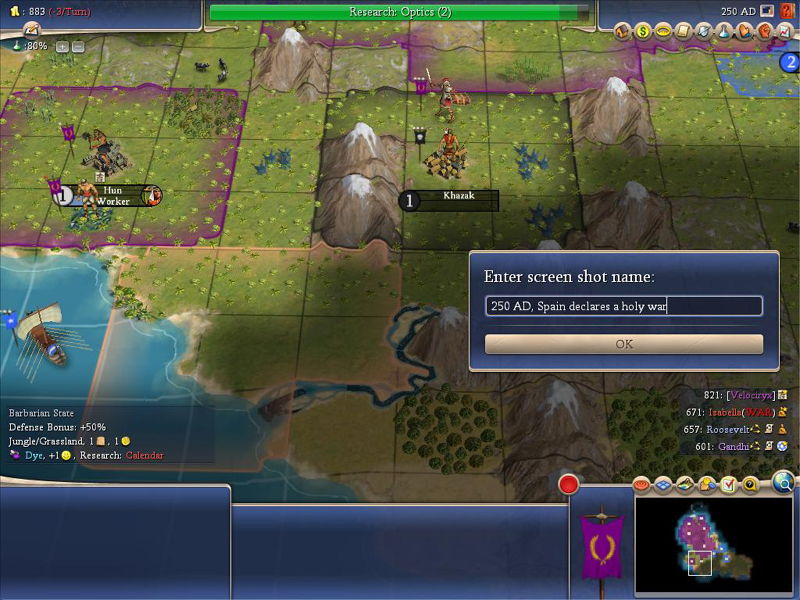Viewport: 800px width, 600px height.
Task: Click the red end turn button
Action: click(x=569, y=485)
